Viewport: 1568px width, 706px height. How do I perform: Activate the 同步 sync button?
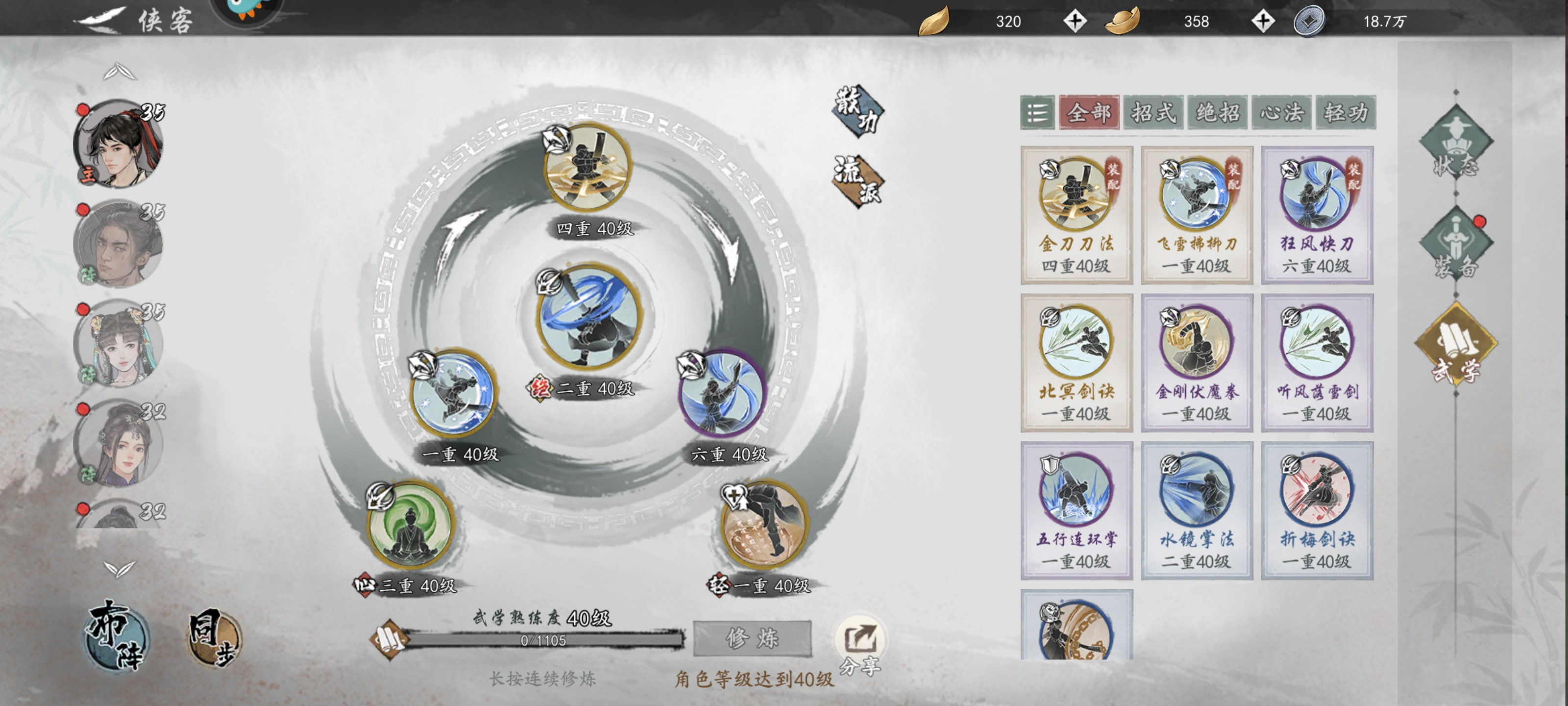(213, 638)
